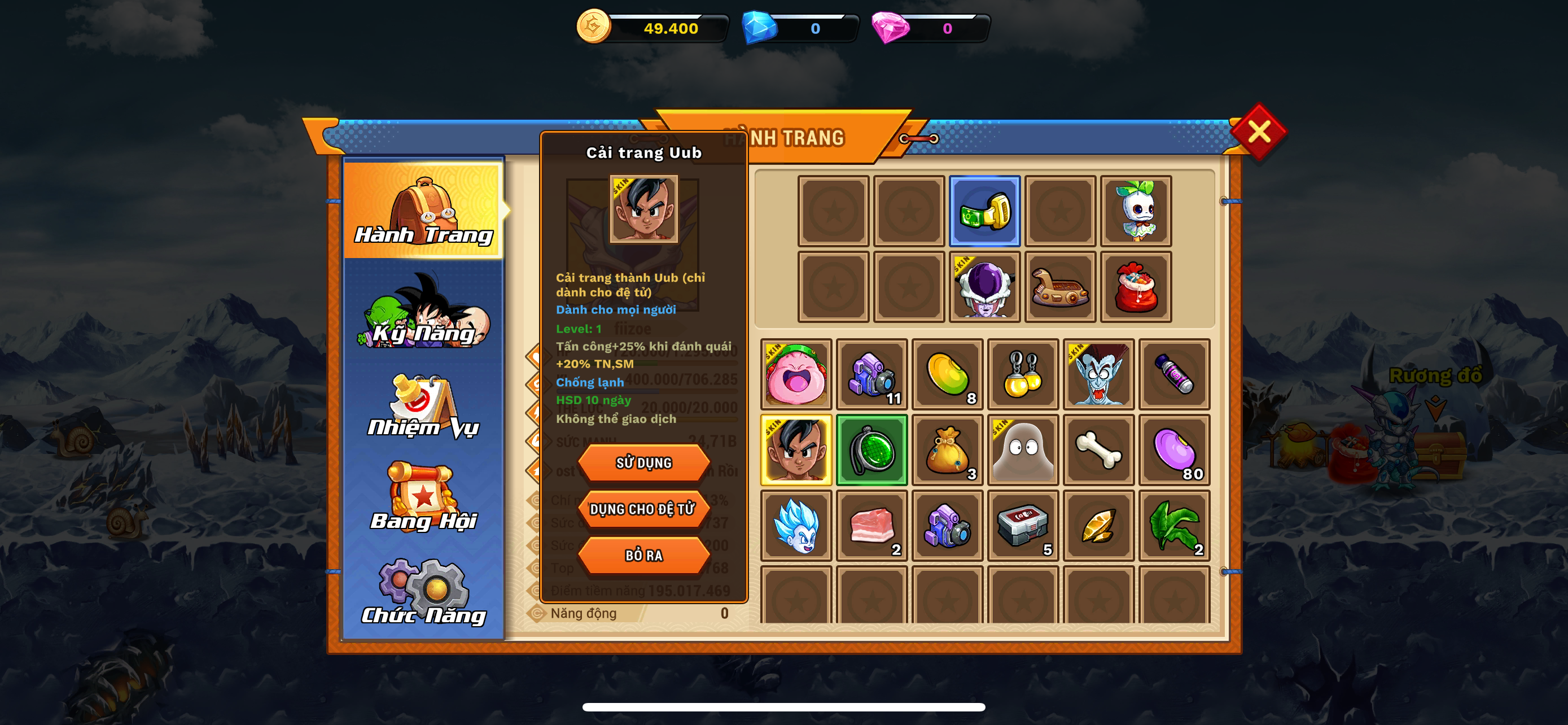Choose DÙNG CHO ĐỆ TỬ option

(643, 509)
